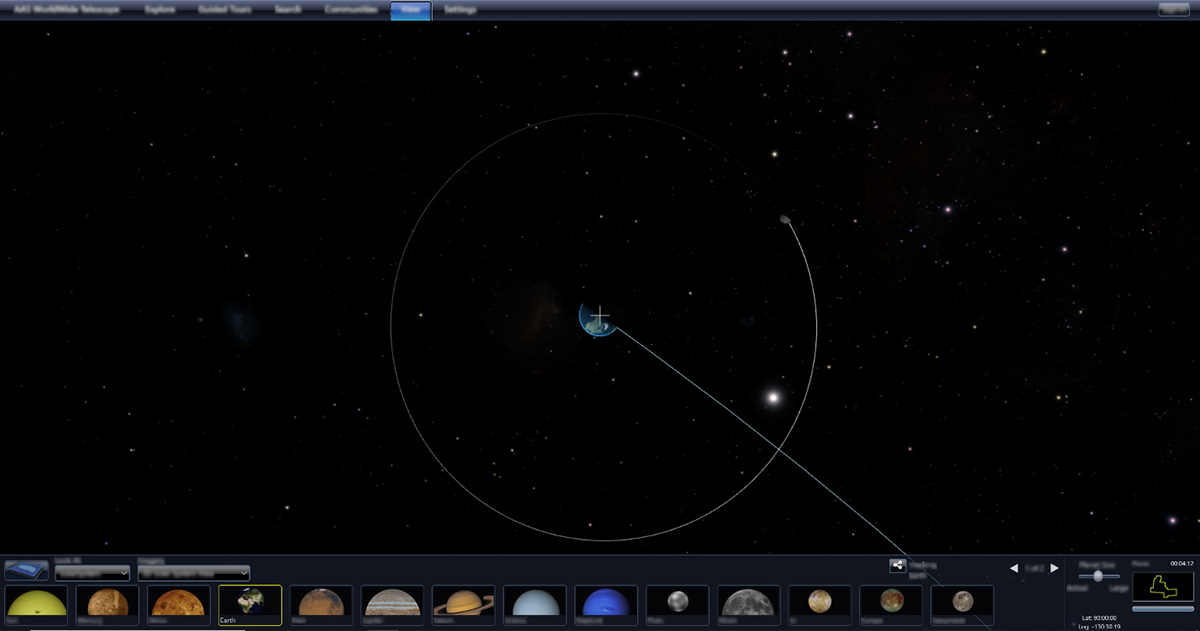1200x631 pixels.
Task: Open the Explore menu tab
Action: 160,10
